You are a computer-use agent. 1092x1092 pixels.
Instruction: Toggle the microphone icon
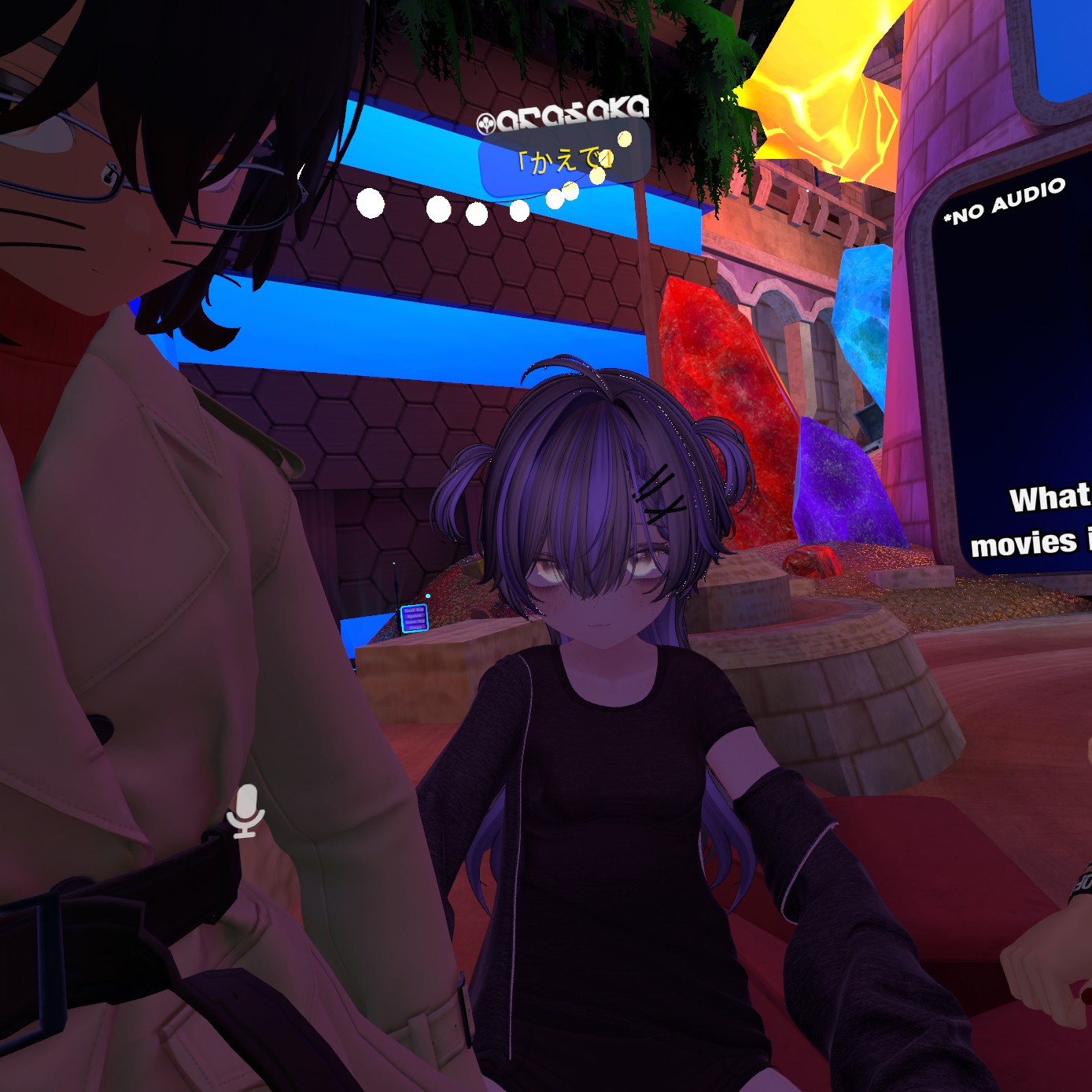[245, 811]
